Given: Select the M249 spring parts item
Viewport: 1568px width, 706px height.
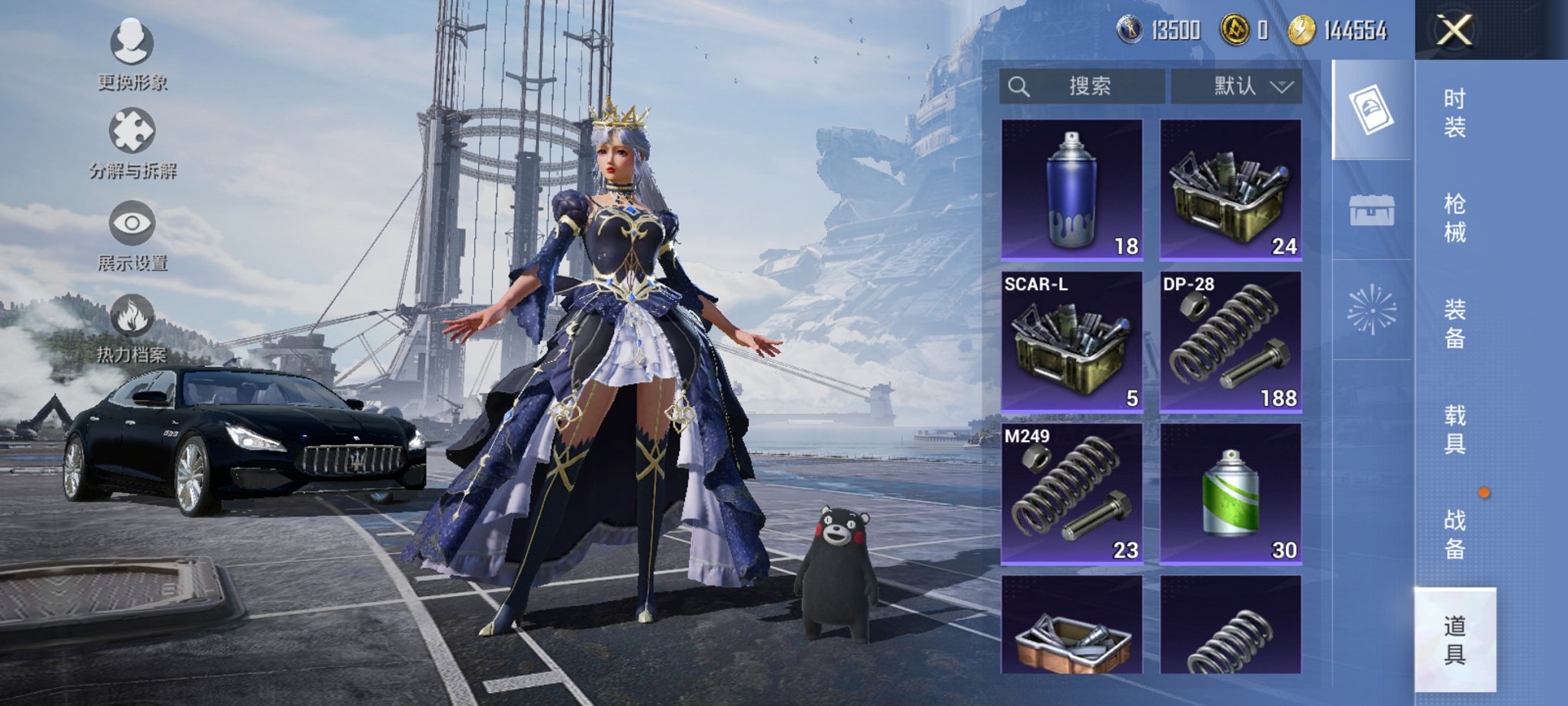Looking at the screenshot, I should point(1071,494).
